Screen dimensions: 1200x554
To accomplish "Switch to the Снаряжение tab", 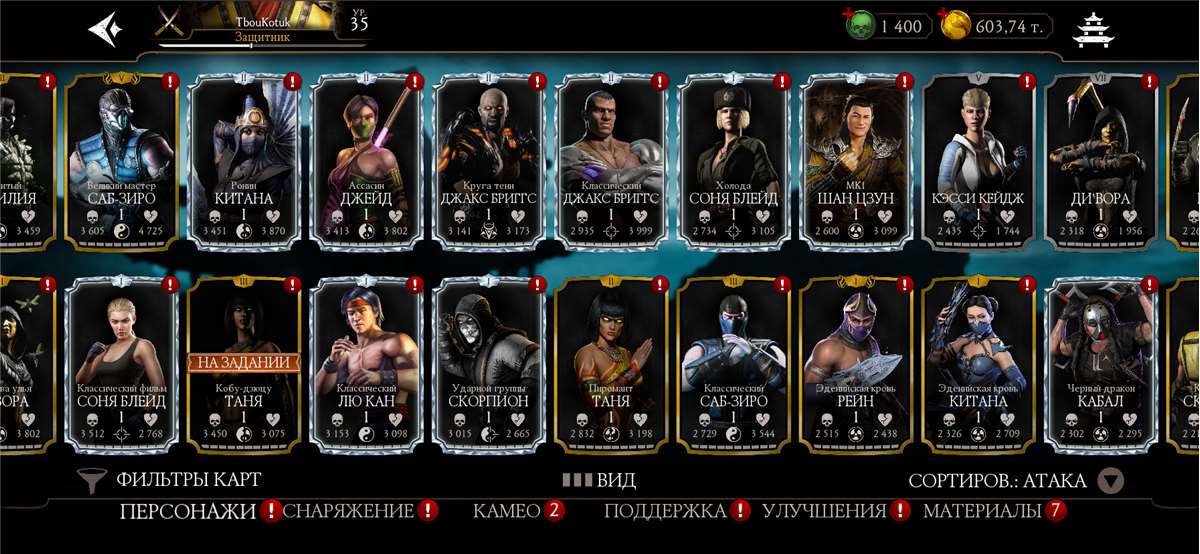I will pyautogui.click(x=349, y=512).
